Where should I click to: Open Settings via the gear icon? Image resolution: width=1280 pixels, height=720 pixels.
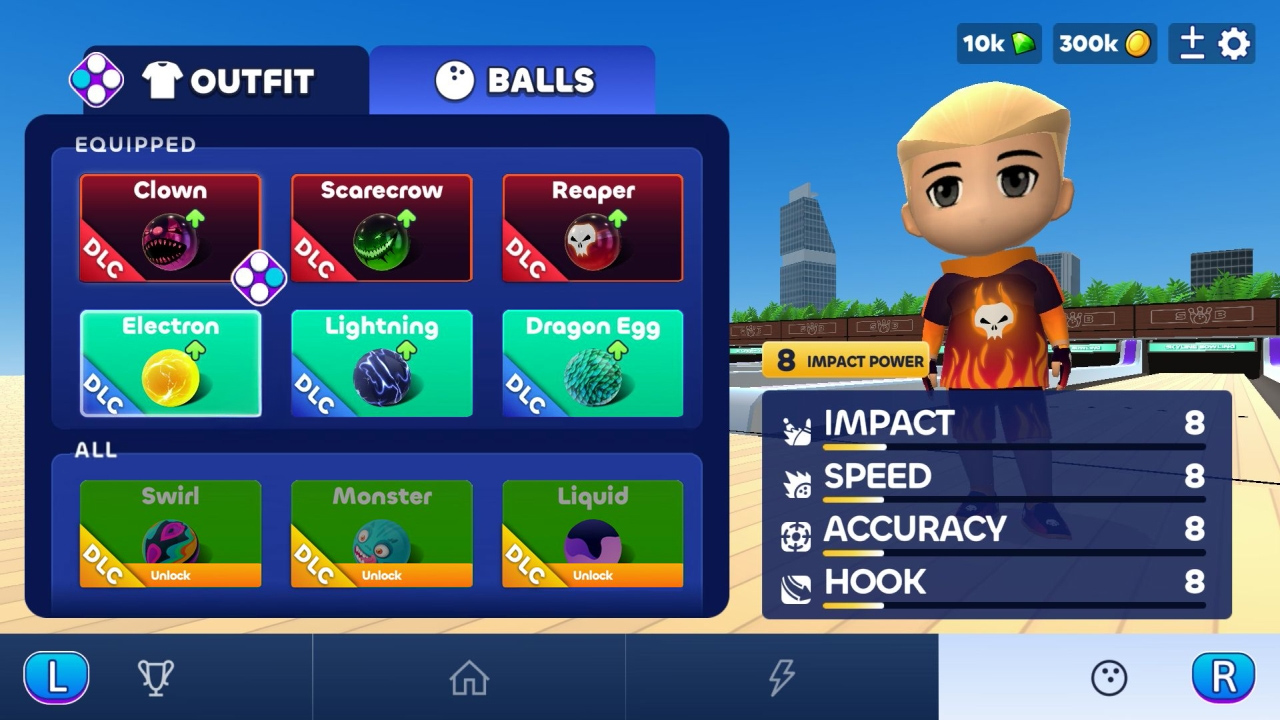pyautogui.click(x=1233, y=43)
